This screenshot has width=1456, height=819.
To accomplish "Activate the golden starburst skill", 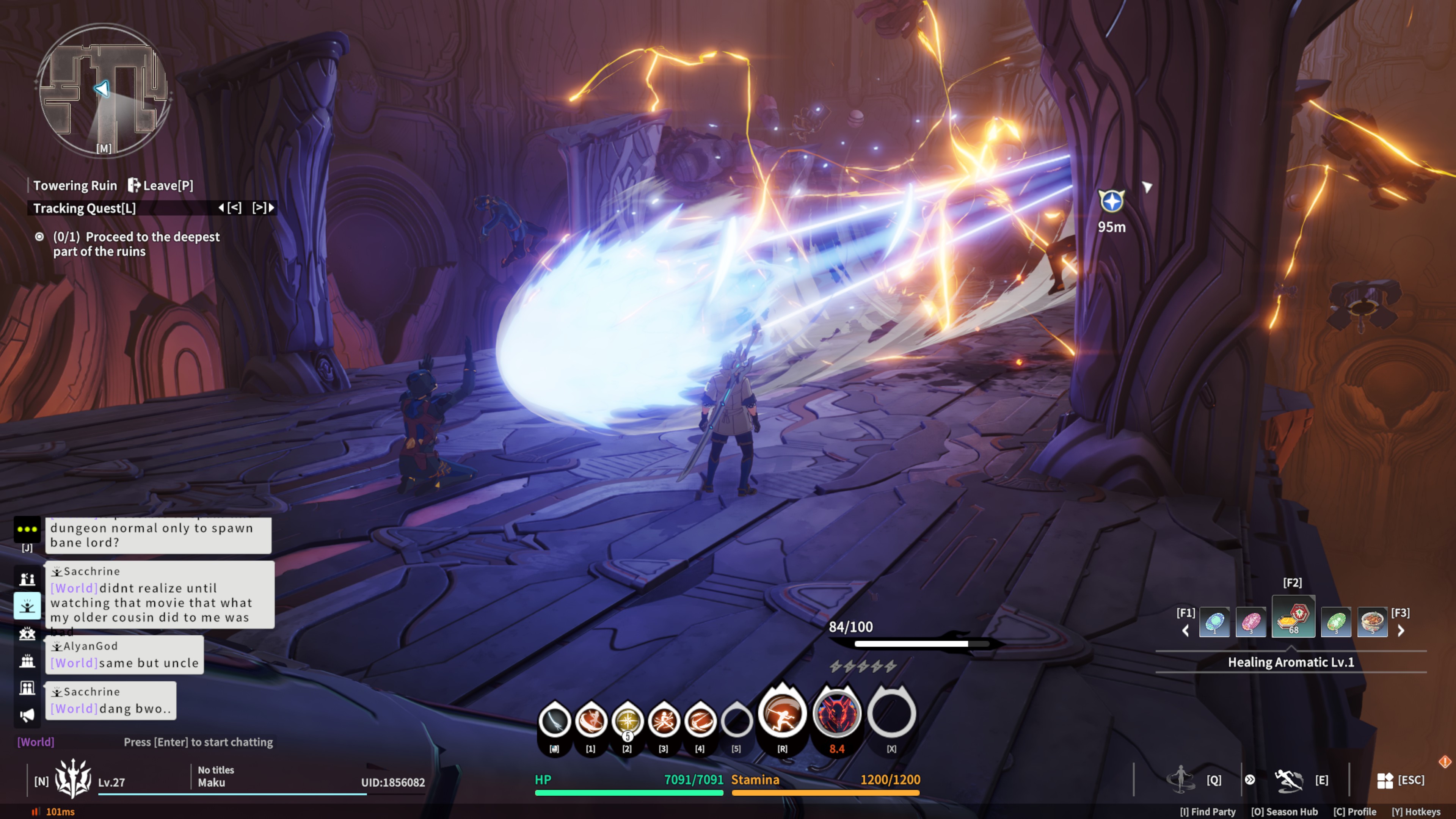I will pos(628,721).
